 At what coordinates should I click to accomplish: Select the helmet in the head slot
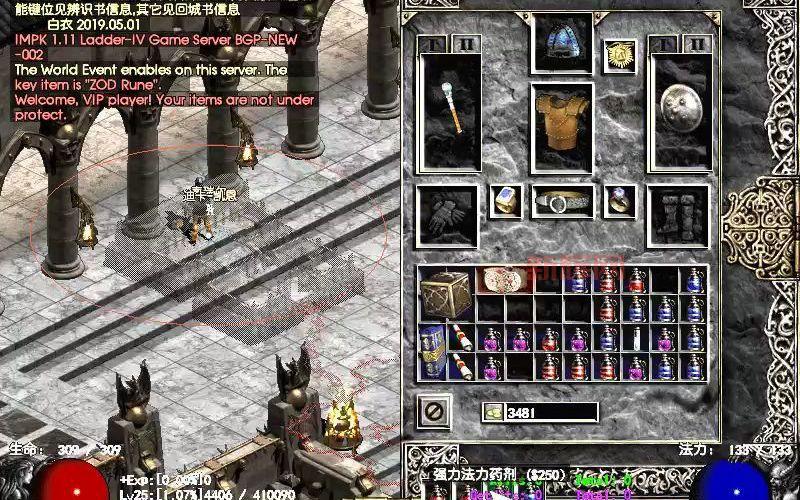coord(563,45)
